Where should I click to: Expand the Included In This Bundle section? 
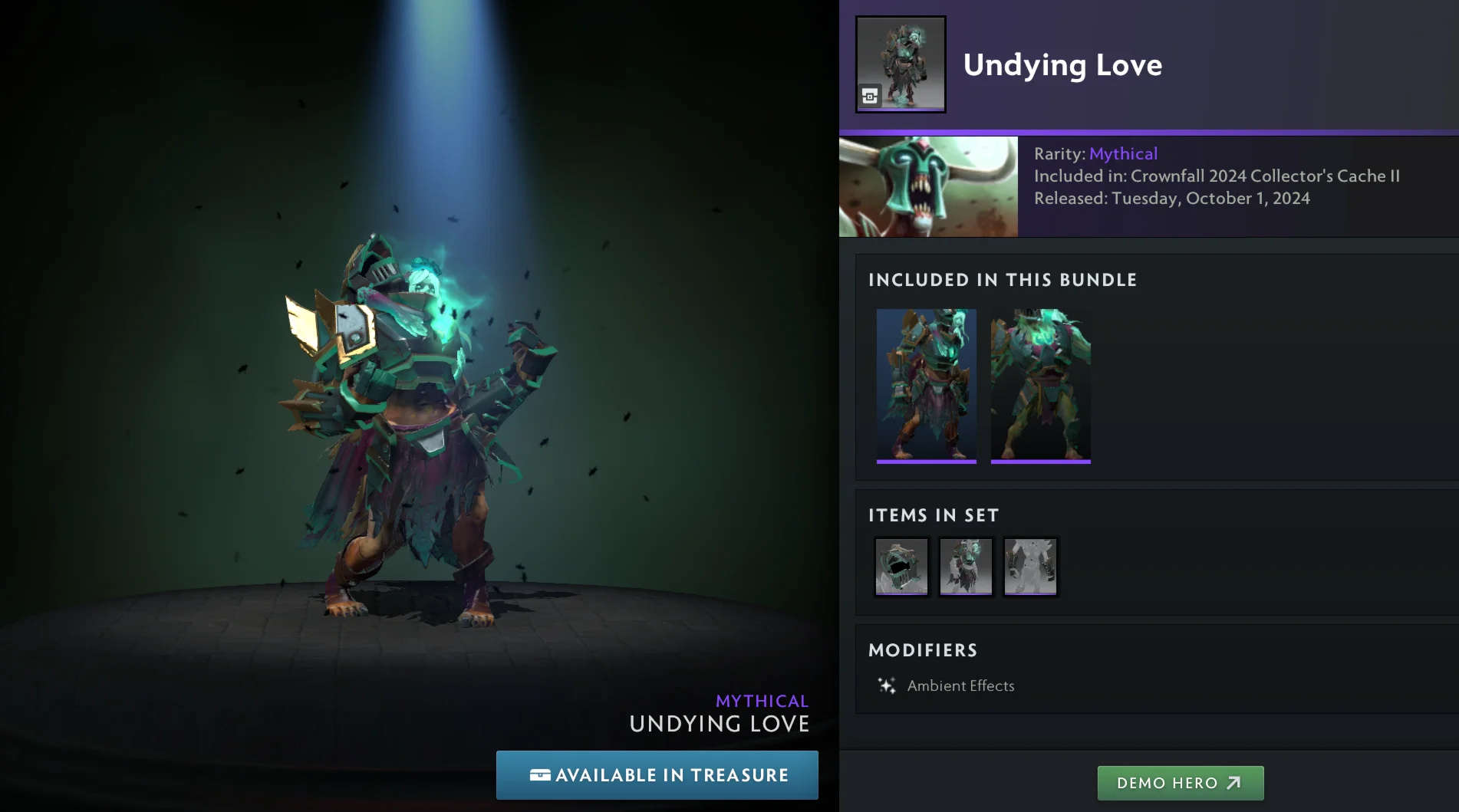pyautogui.click(x=1003, y=280)
